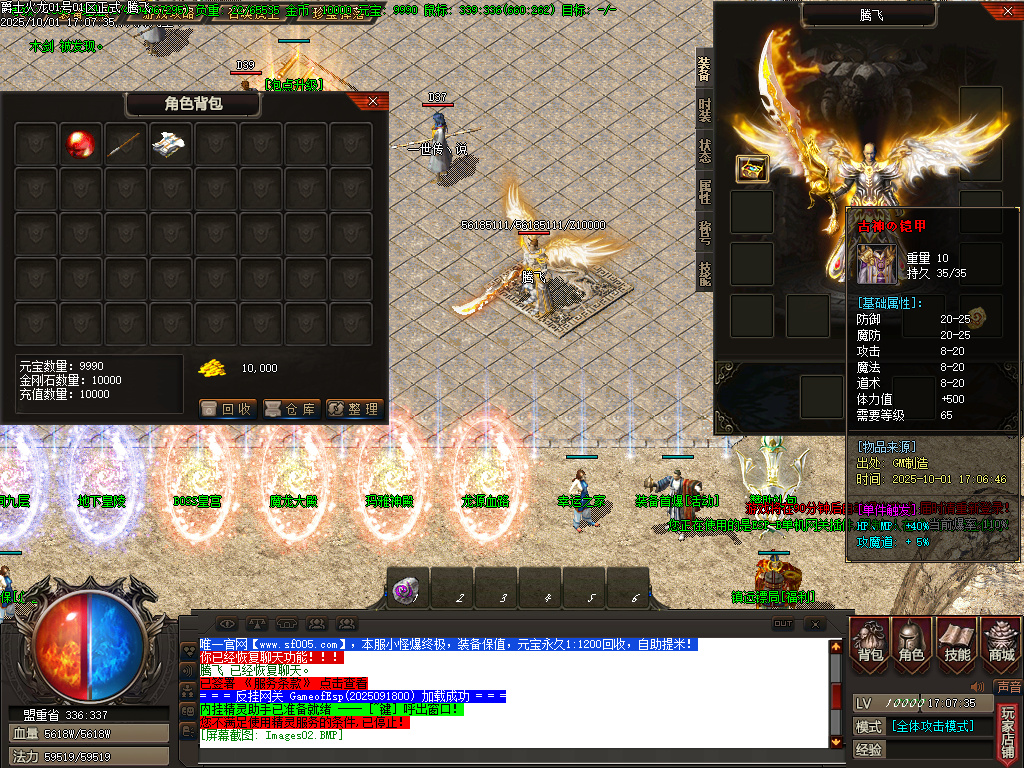This screenshot has width=1024, height=768.
Task: Select the red orb item in the bag
Action: click(x=81, y=144)
